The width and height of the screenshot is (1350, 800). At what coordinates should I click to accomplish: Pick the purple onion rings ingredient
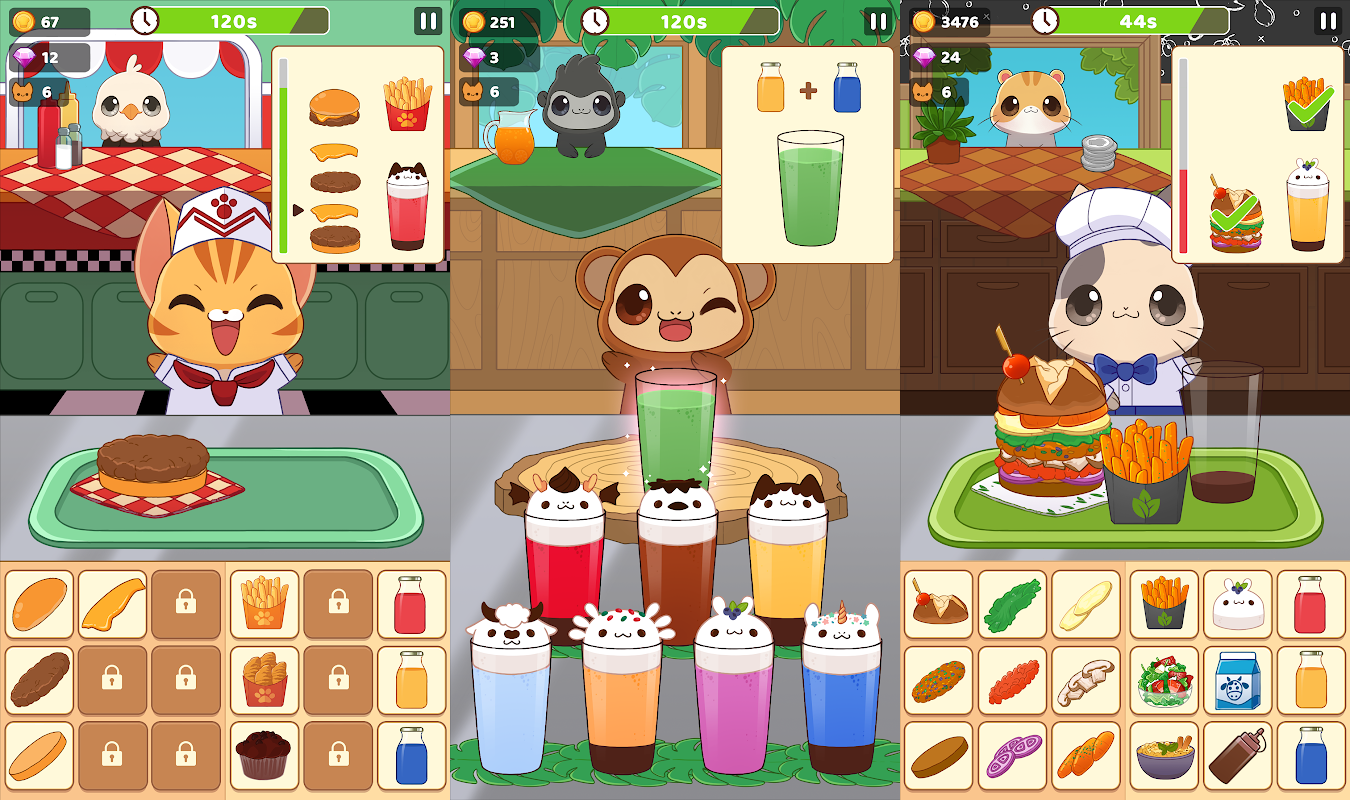point(1012,755)
